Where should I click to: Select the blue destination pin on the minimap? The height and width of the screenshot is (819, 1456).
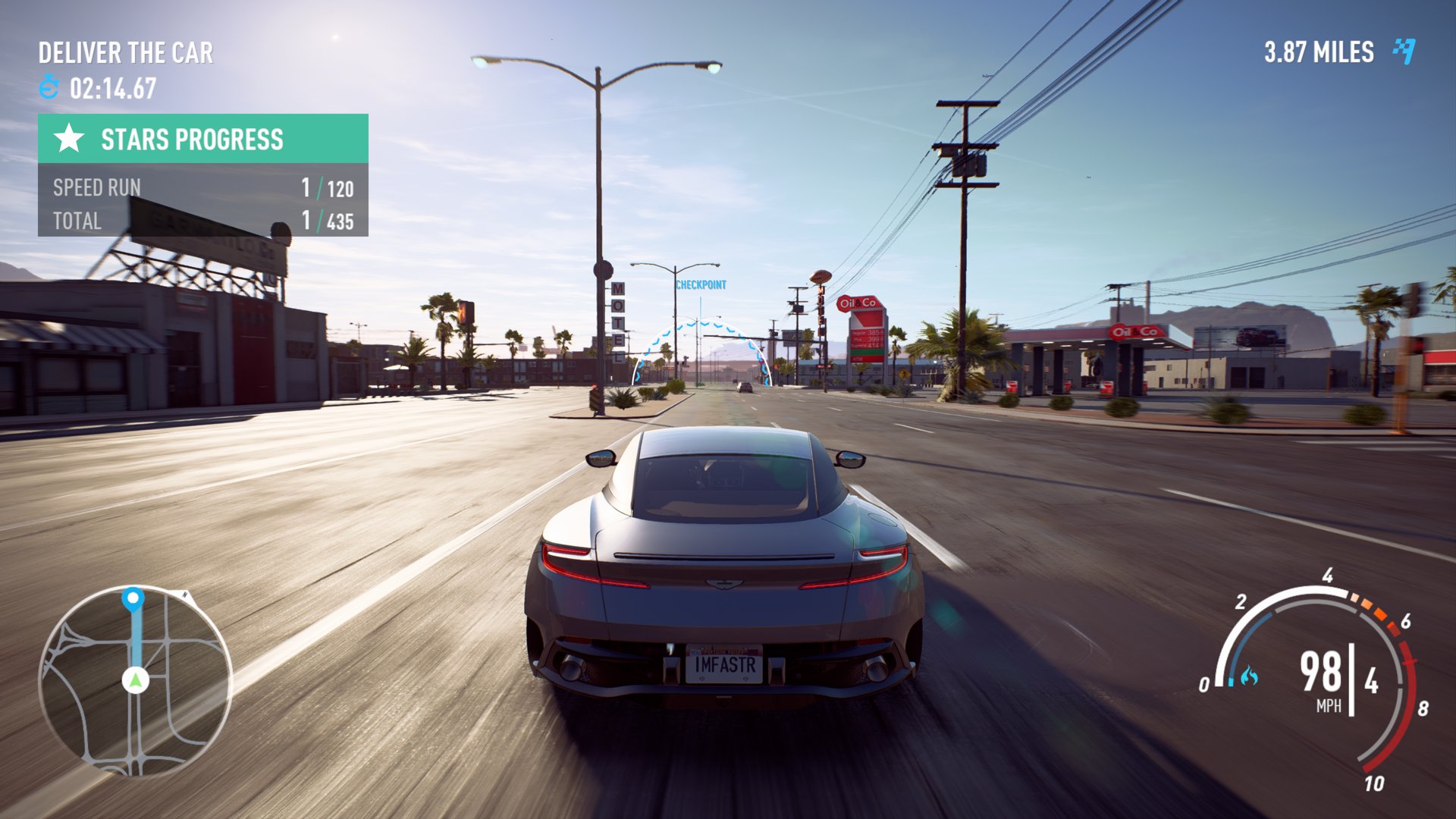[133, 598]
